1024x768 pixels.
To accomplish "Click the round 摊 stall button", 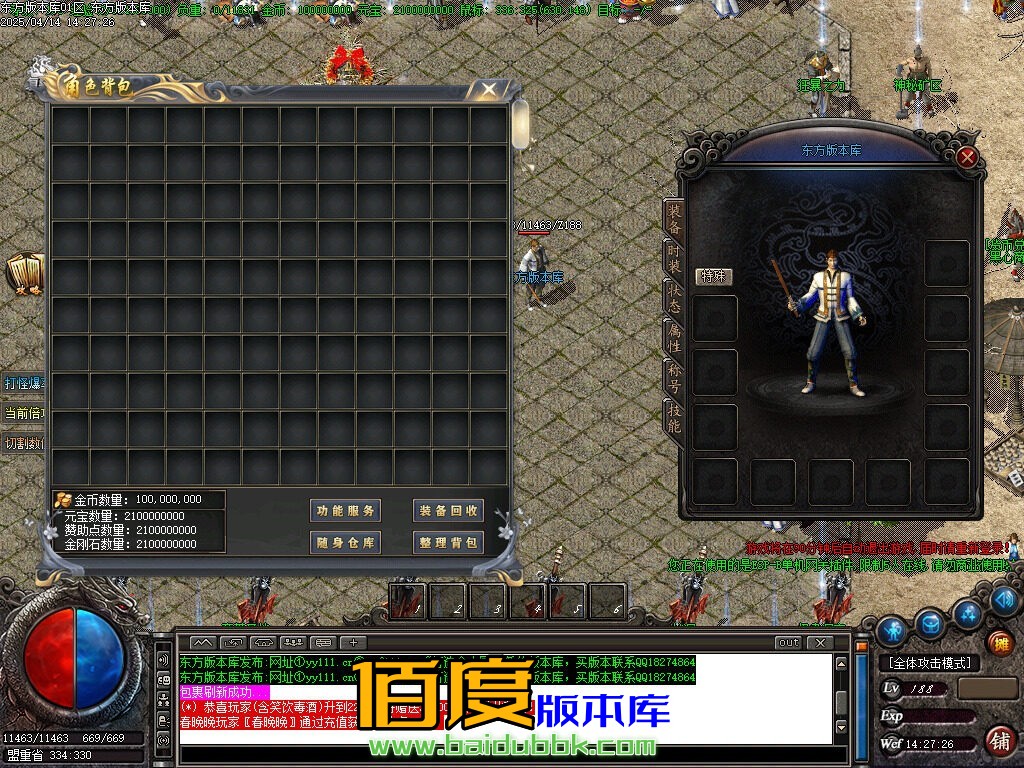I will click(1000, 643).
